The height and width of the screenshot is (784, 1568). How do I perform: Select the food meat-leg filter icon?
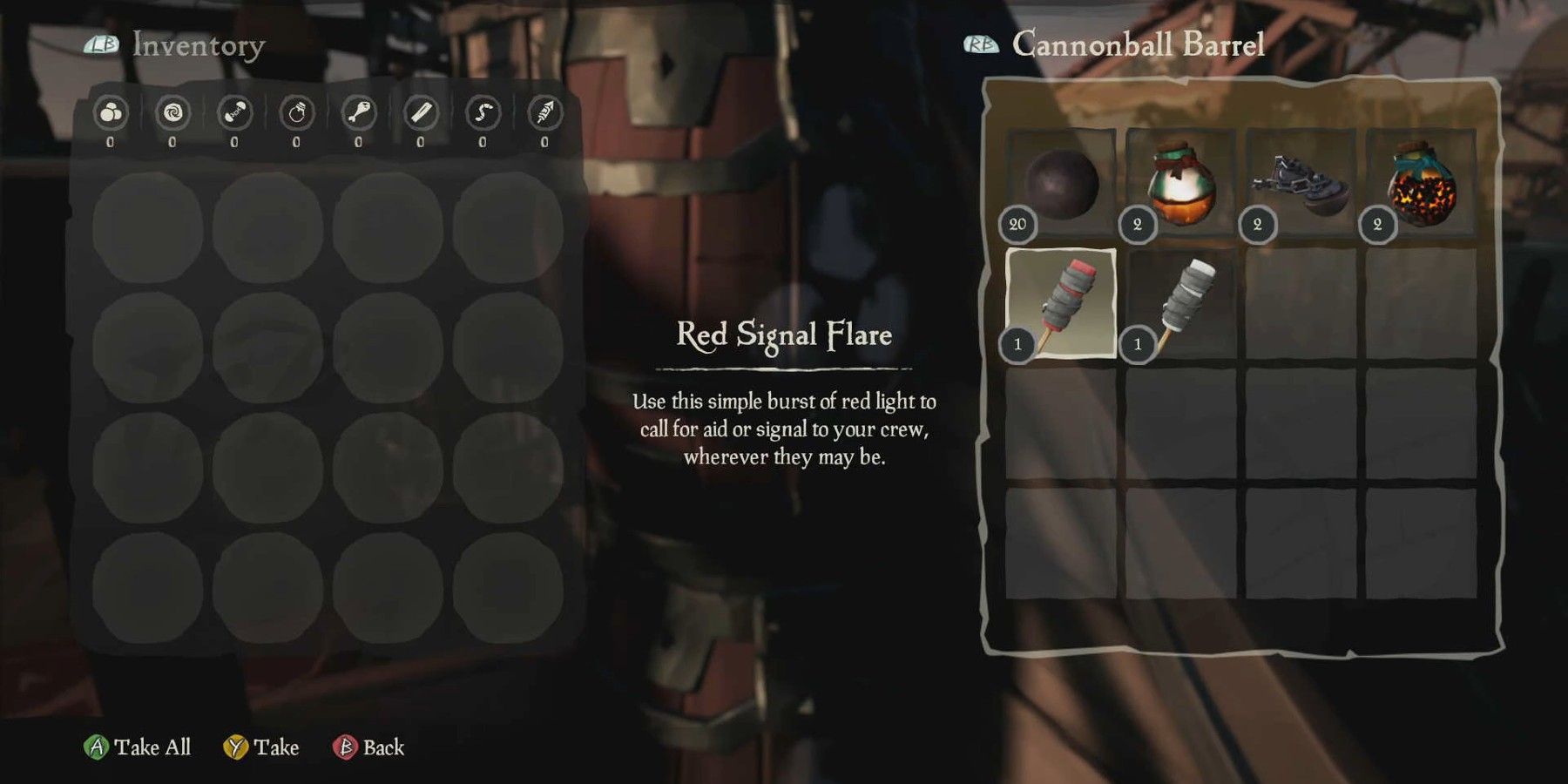[359, 113]
